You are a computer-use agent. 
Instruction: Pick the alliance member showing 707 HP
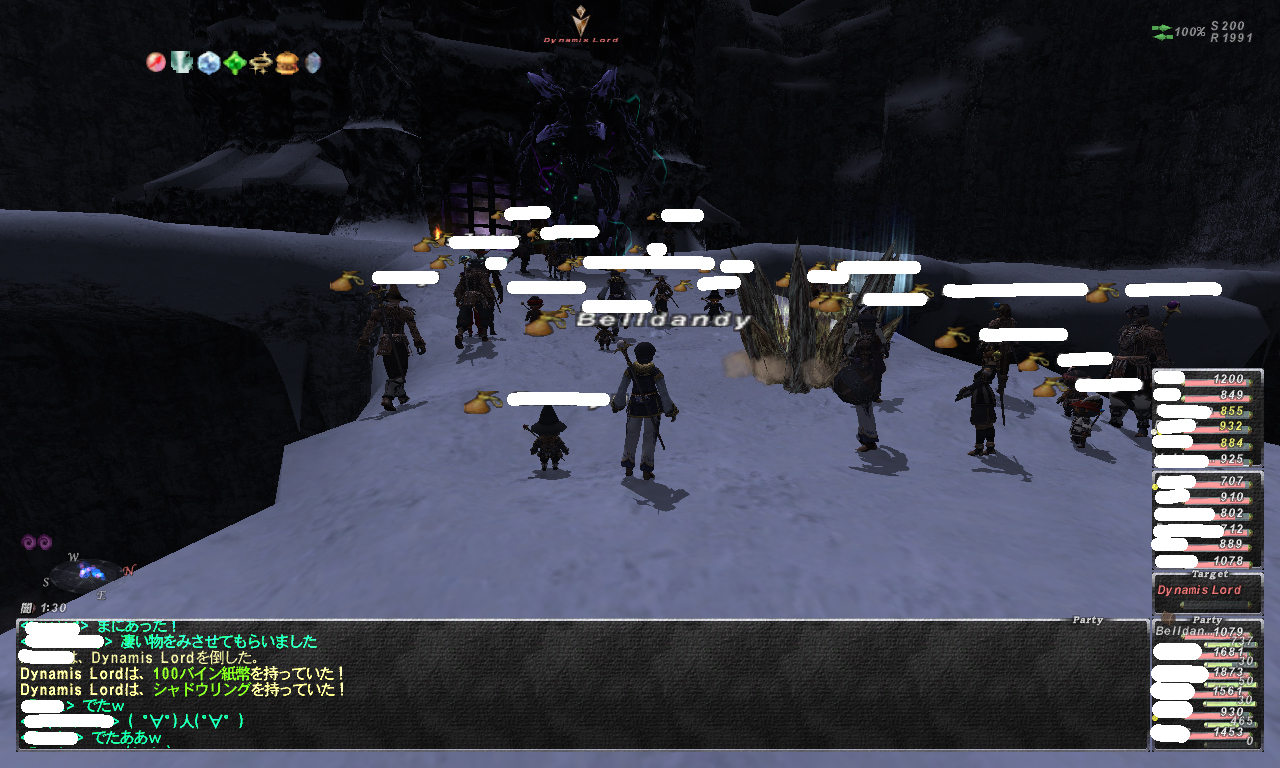(x=1207, y=482)
